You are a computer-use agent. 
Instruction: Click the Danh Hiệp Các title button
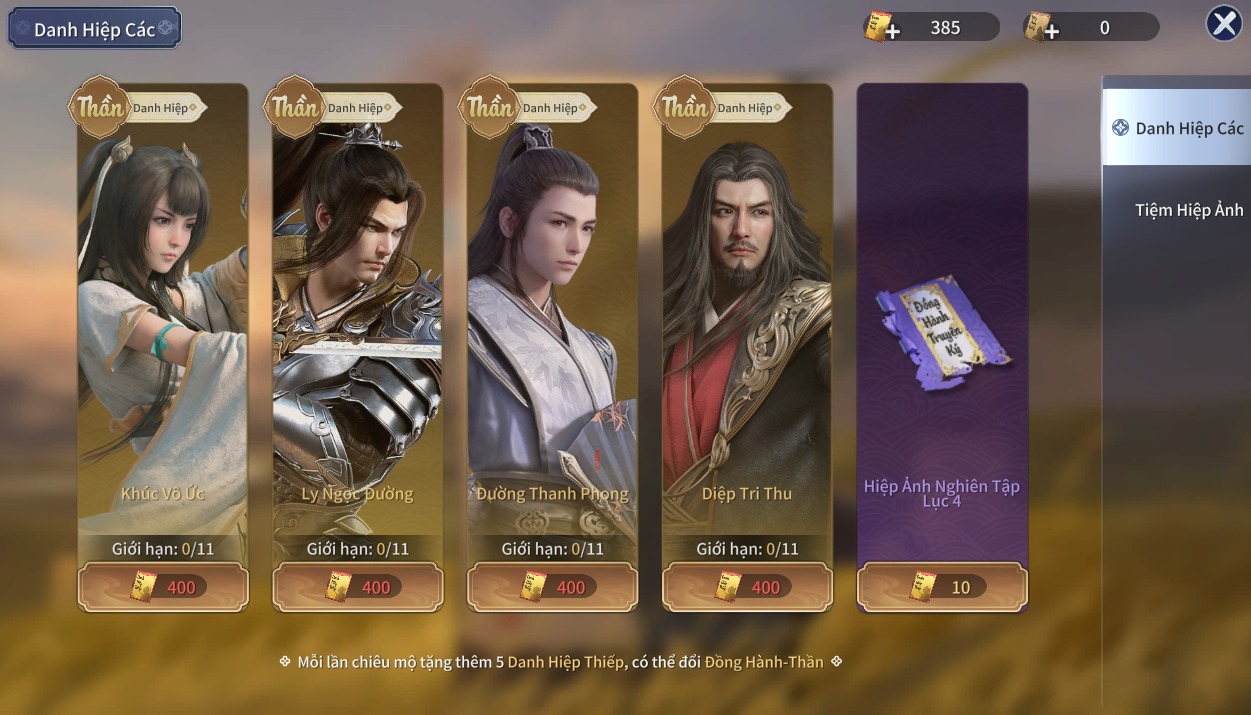click(x=95, y=29)
